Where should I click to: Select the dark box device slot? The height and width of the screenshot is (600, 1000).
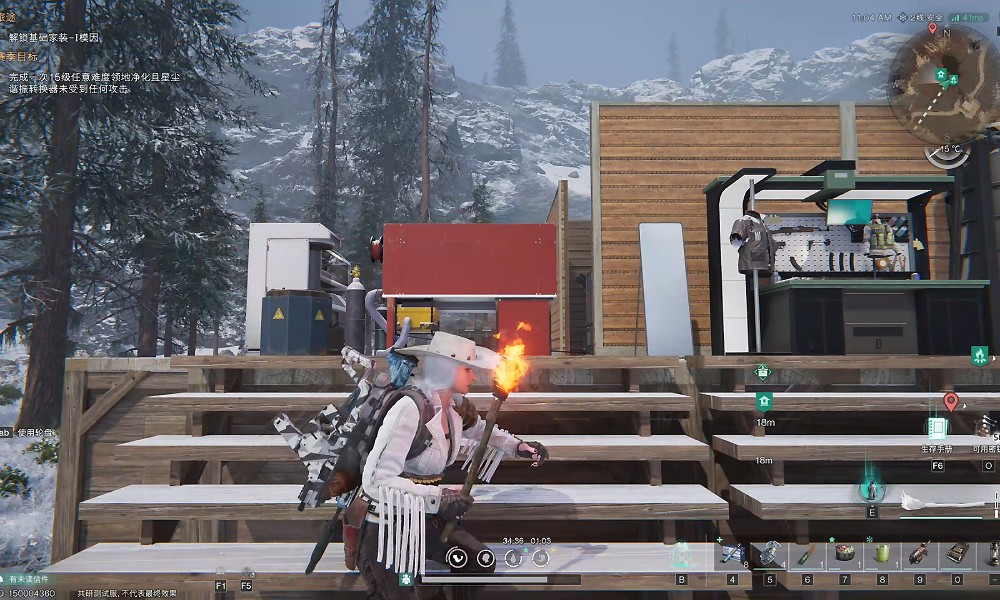957,553
